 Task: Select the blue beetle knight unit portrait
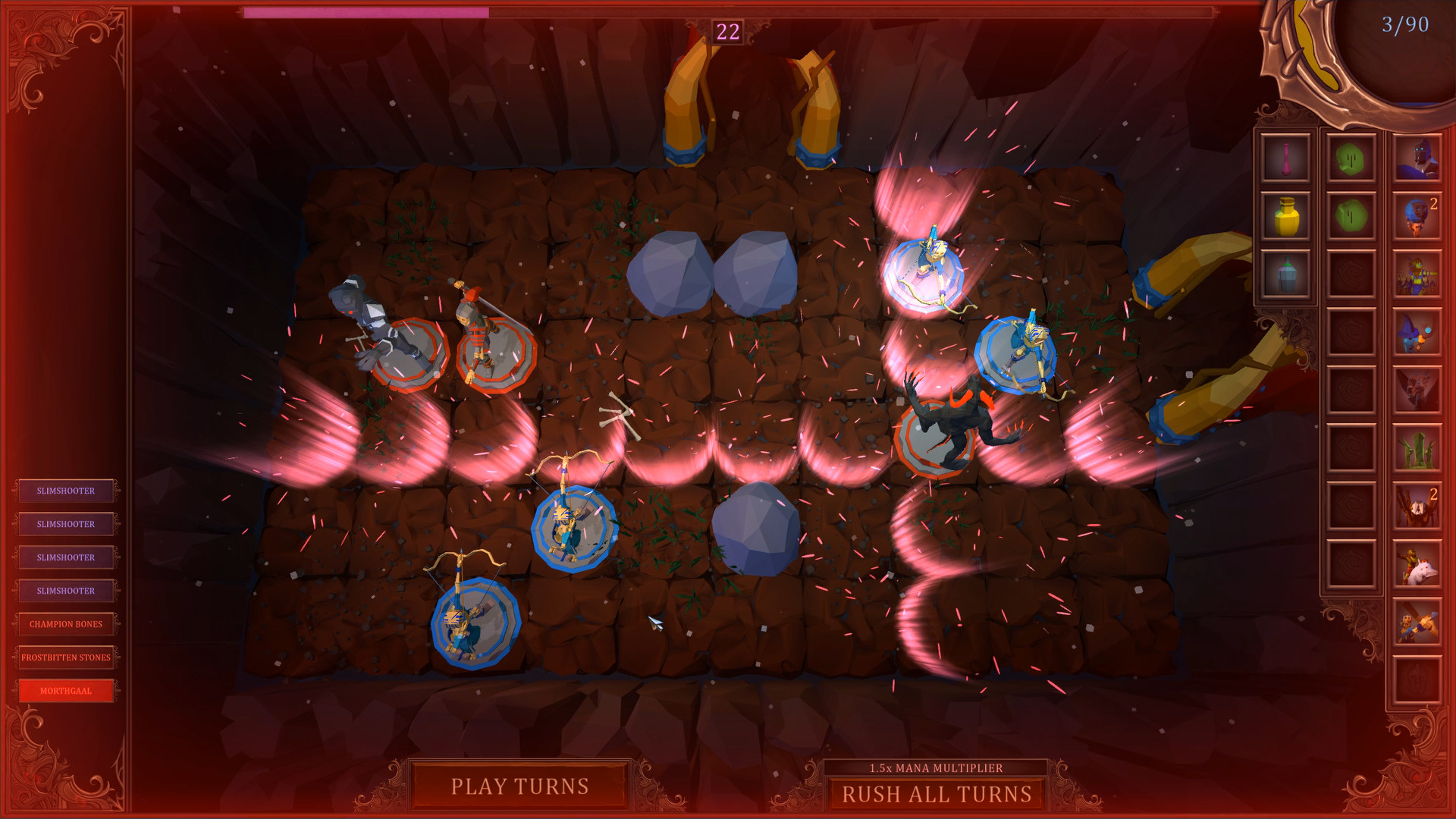(x=1417, y=159)
